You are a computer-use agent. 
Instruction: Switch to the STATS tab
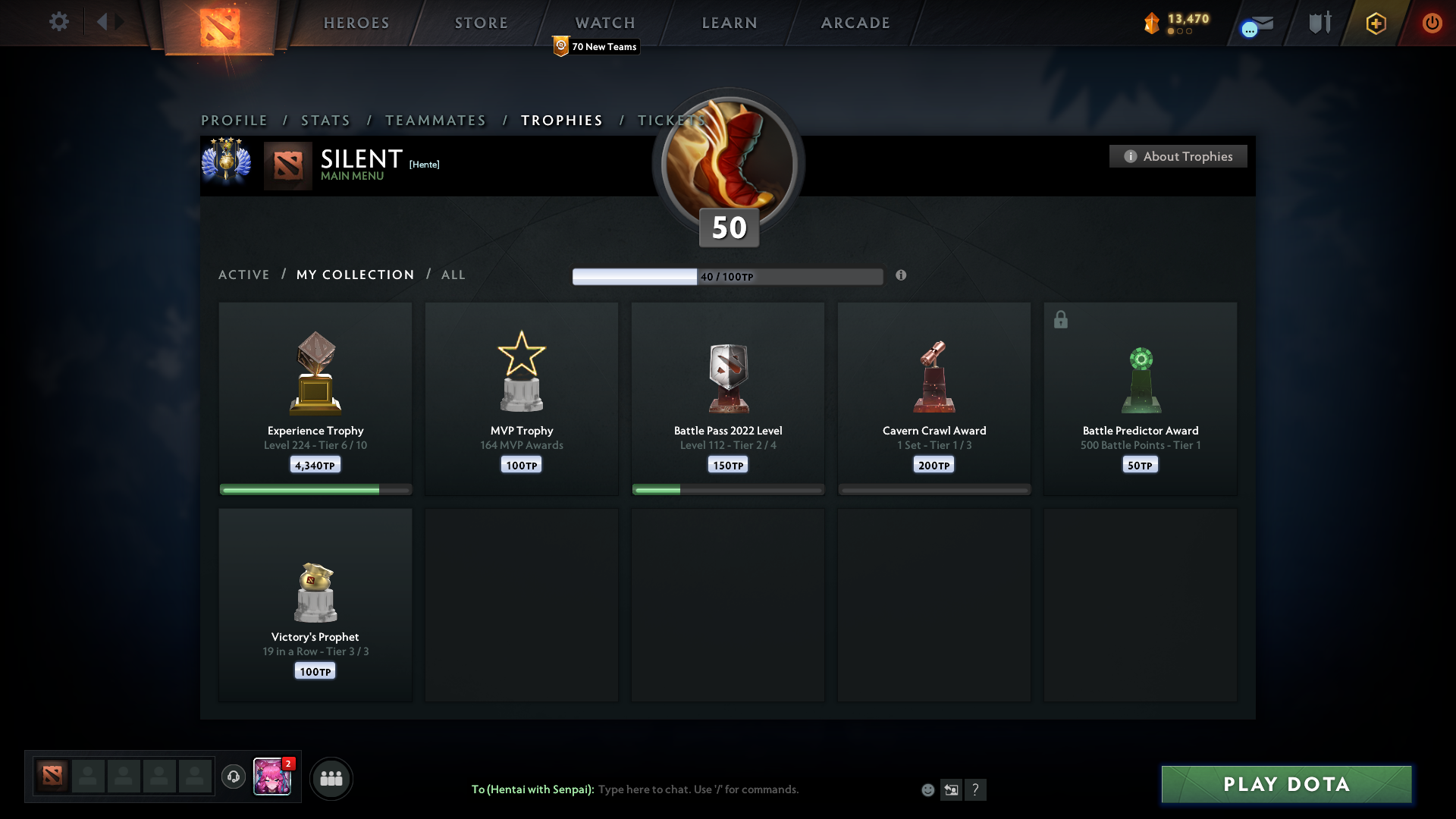point(325,120)
